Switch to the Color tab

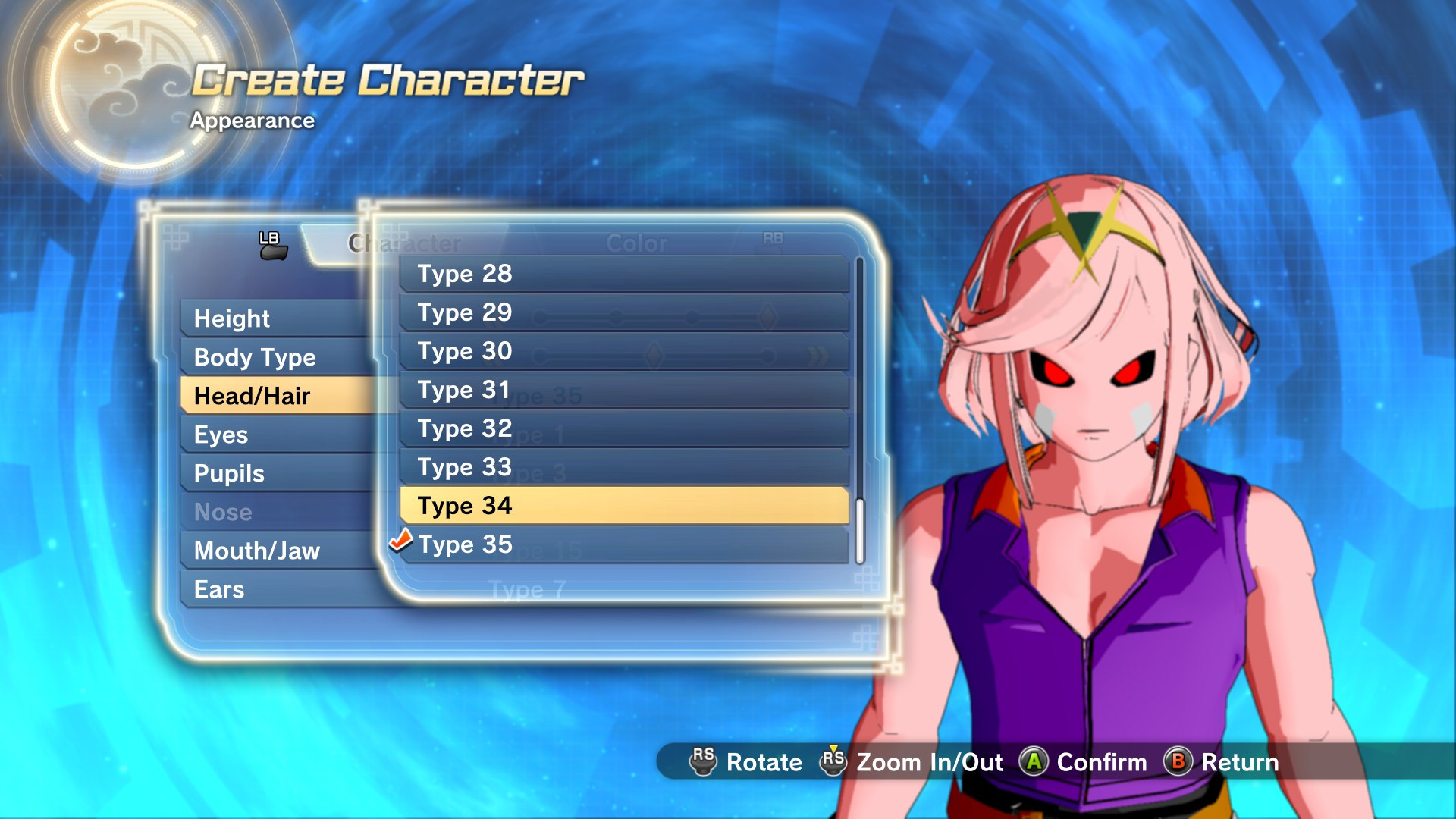tap(638, 243)
